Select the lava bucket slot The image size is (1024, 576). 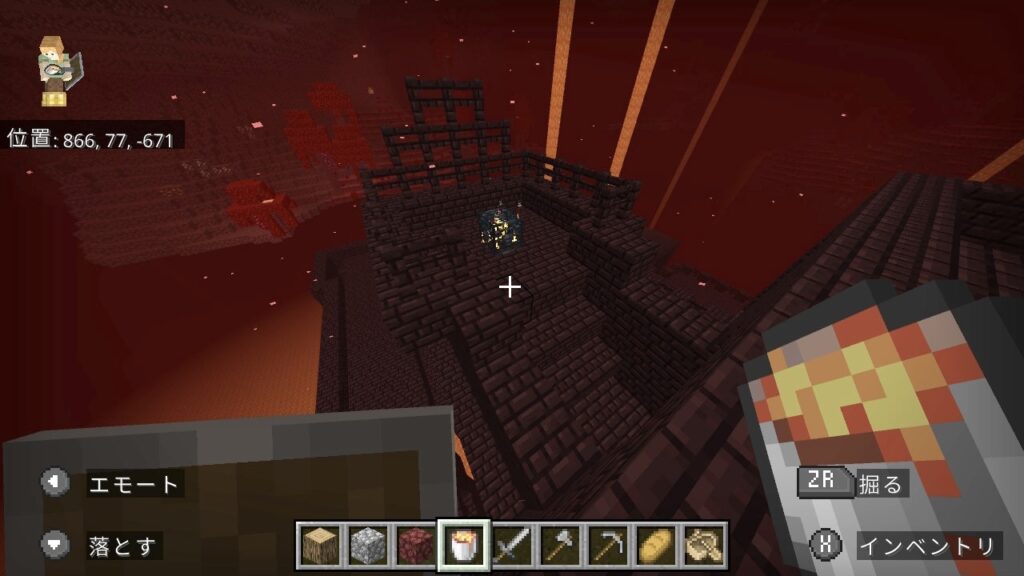pyautogui.click(x=464, y=545)
